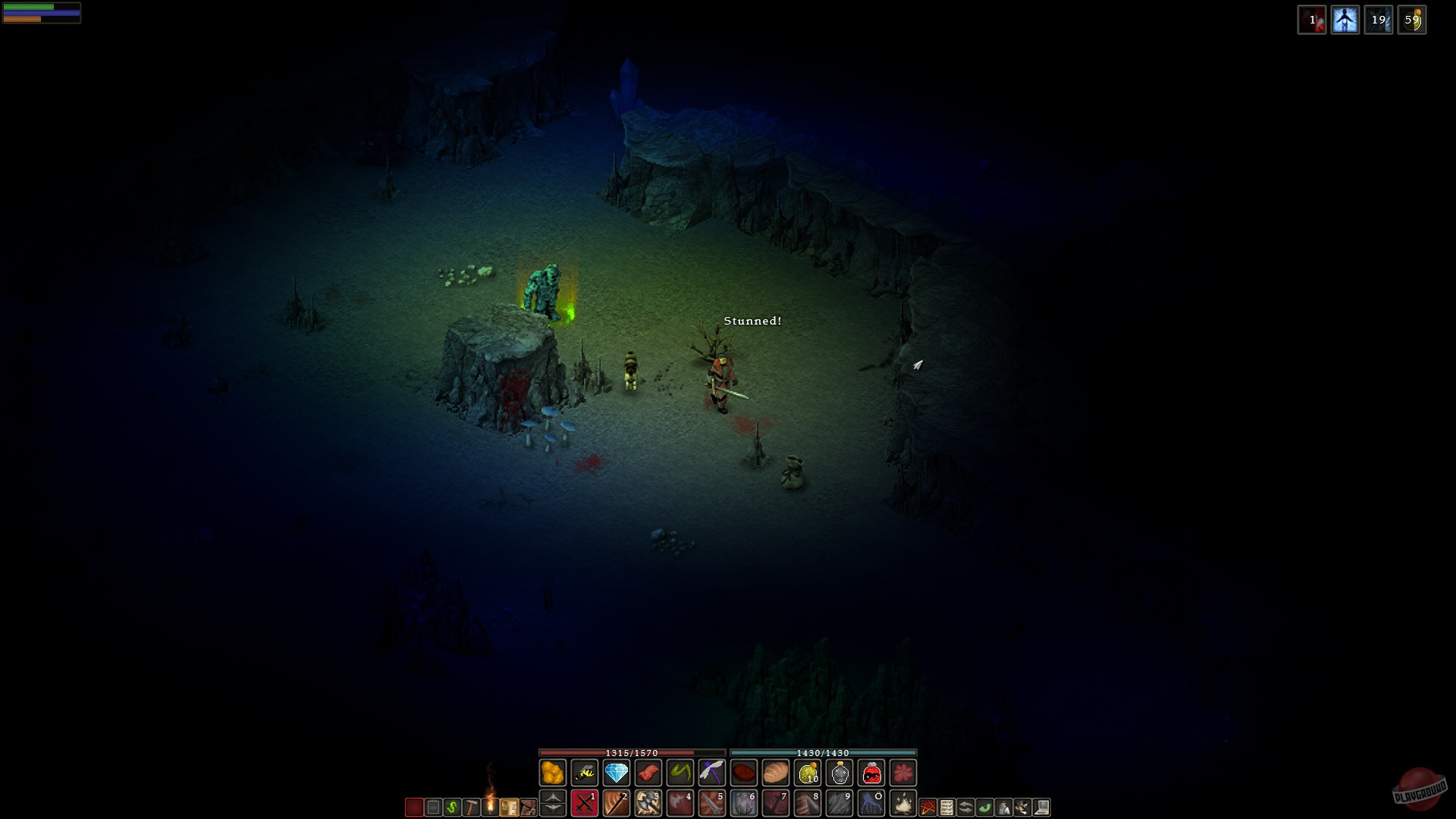Select the wasp item slot
Image resolution: width=1456 pixels, height=819 pixels.
585,773
